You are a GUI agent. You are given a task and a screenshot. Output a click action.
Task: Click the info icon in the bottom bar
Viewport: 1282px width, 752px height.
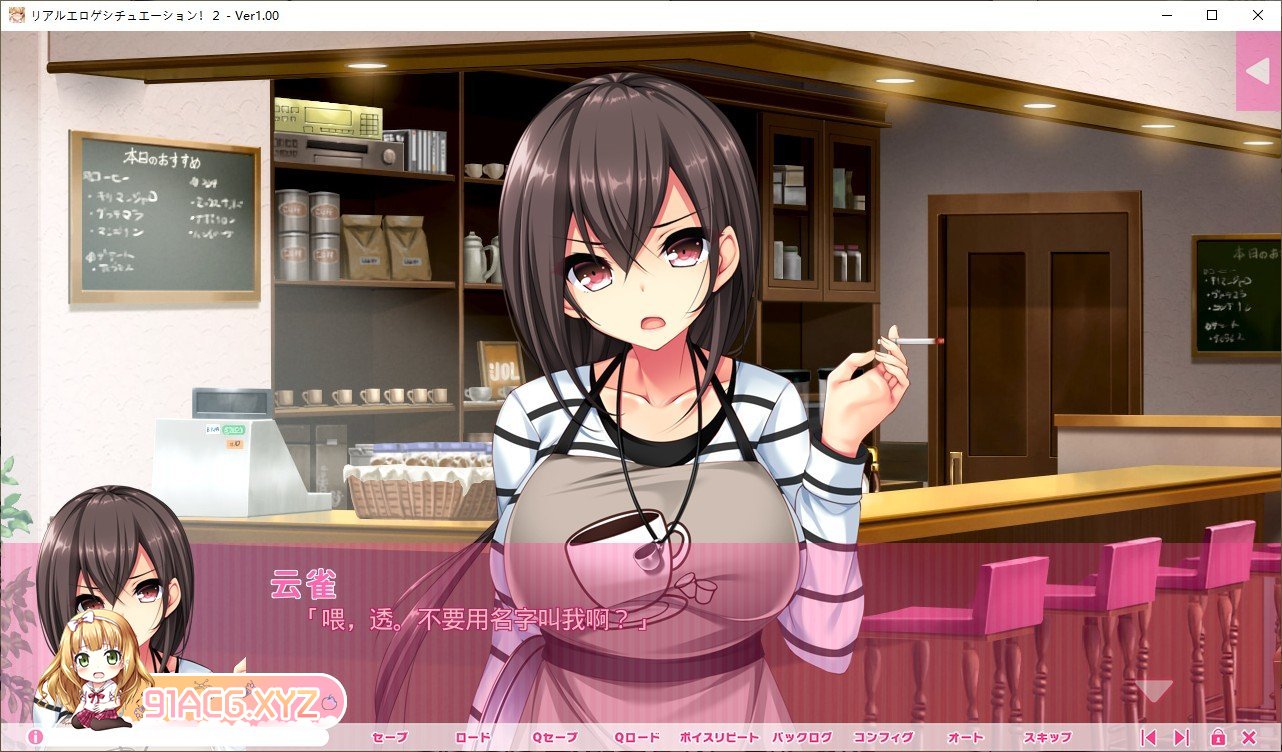[35, 738]
